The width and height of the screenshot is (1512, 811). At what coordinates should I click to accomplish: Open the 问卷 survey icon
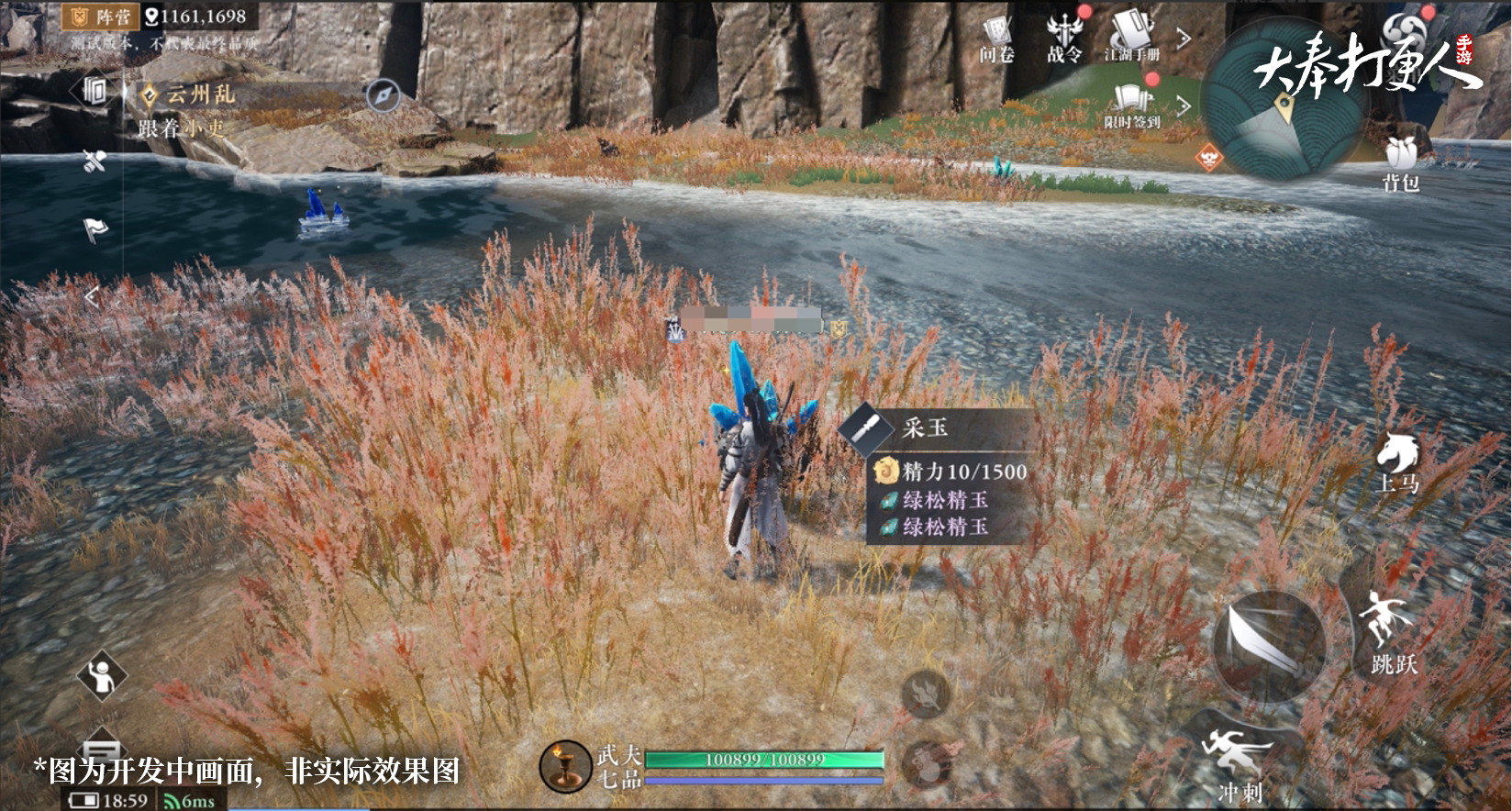coord(996,38)
